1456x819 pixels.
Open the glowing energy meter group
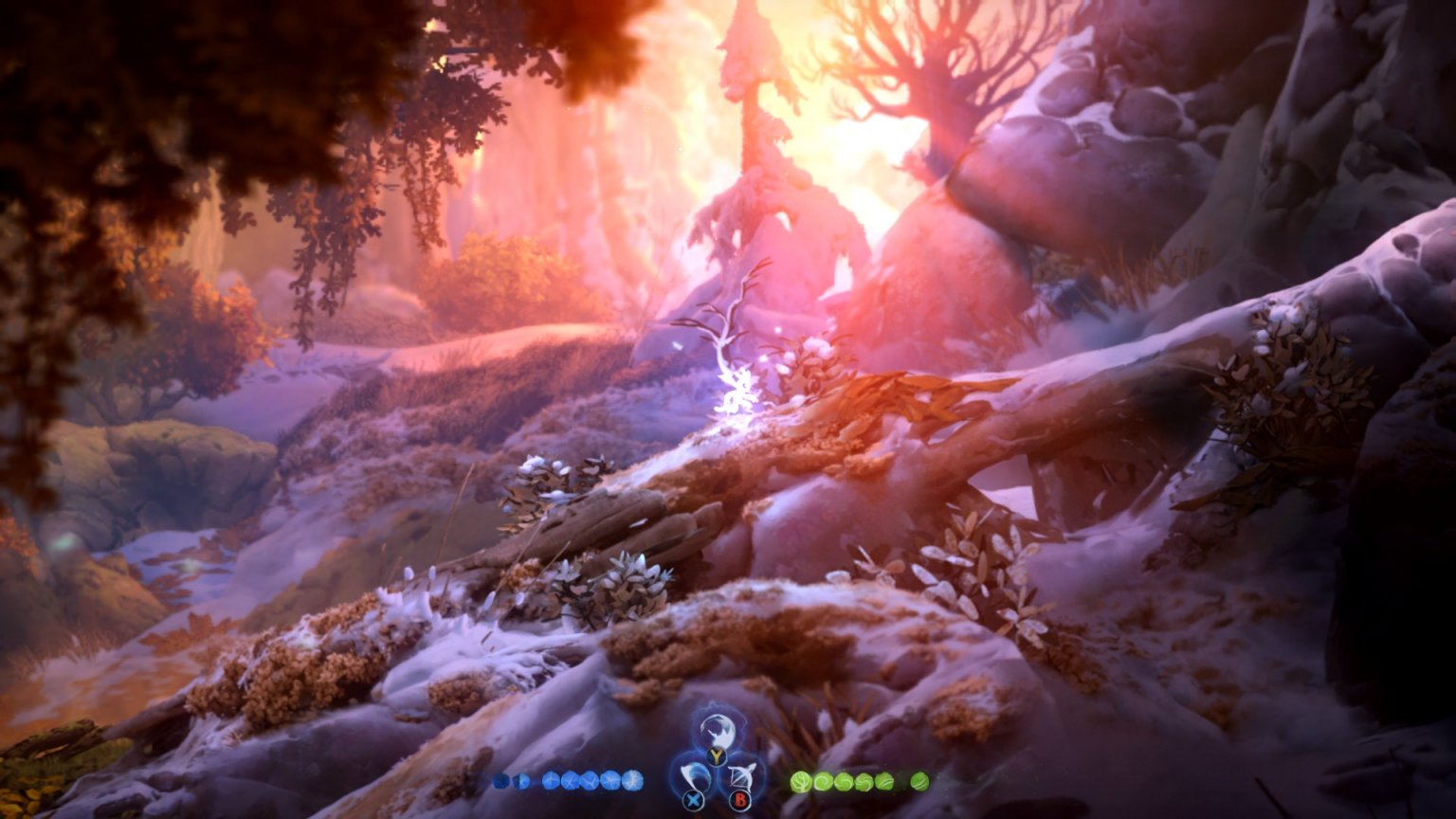567,780
